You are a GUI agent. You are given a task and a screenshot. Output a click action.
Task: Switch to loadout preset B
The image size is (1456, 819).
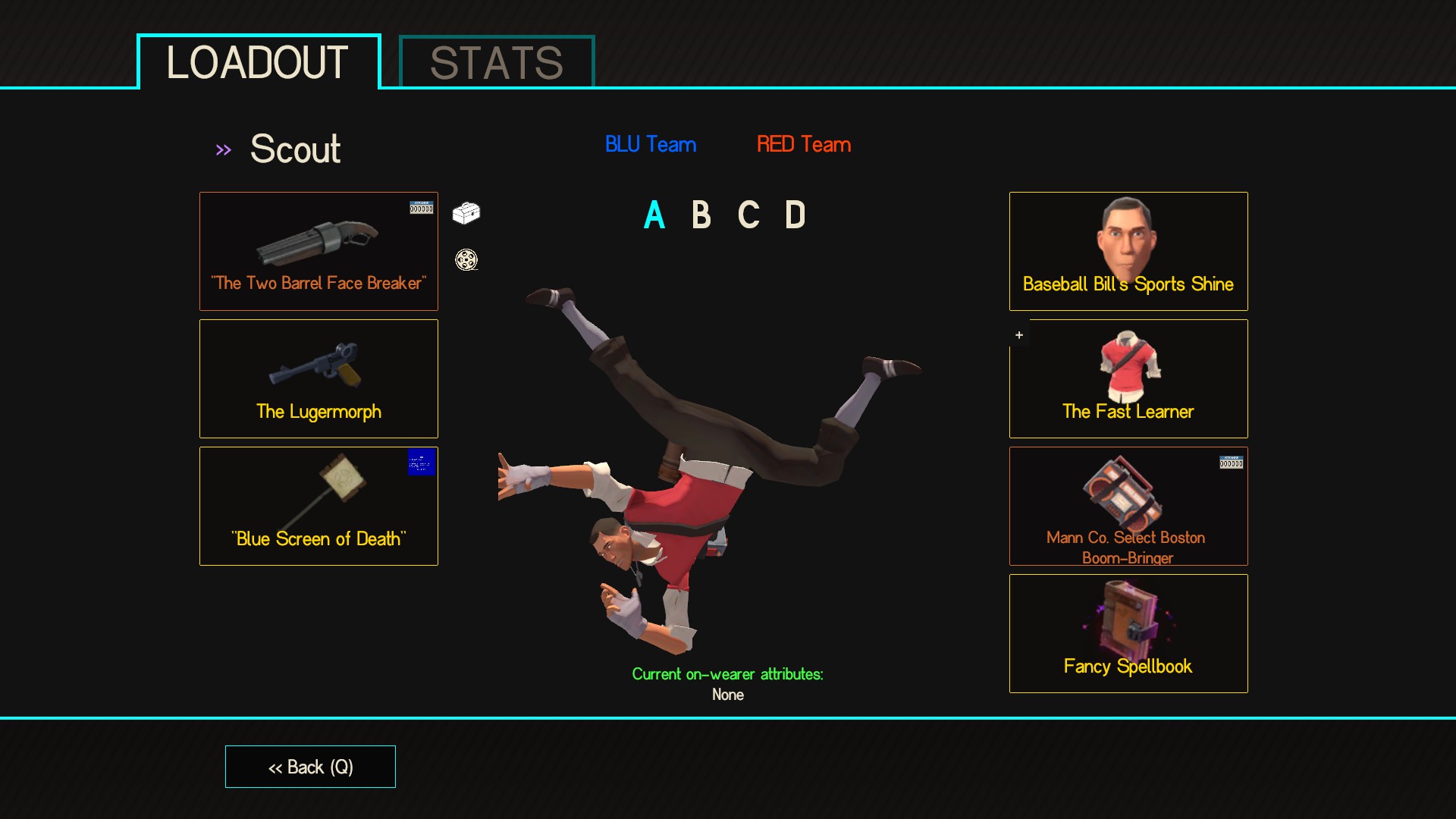pyautogui.click(x=701, y=215)
